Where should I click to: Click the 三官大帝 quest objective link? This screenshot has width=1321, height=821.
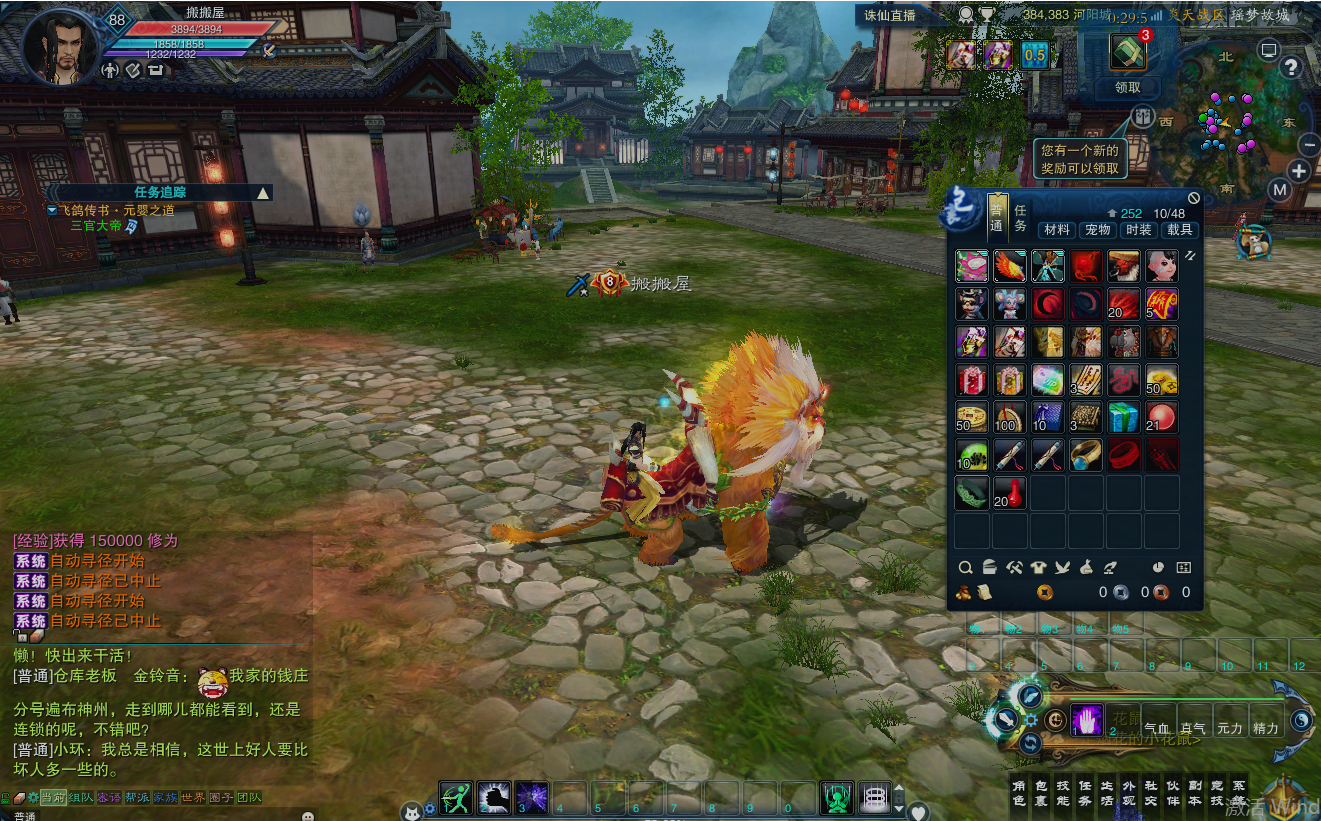[x=95, y=225]
